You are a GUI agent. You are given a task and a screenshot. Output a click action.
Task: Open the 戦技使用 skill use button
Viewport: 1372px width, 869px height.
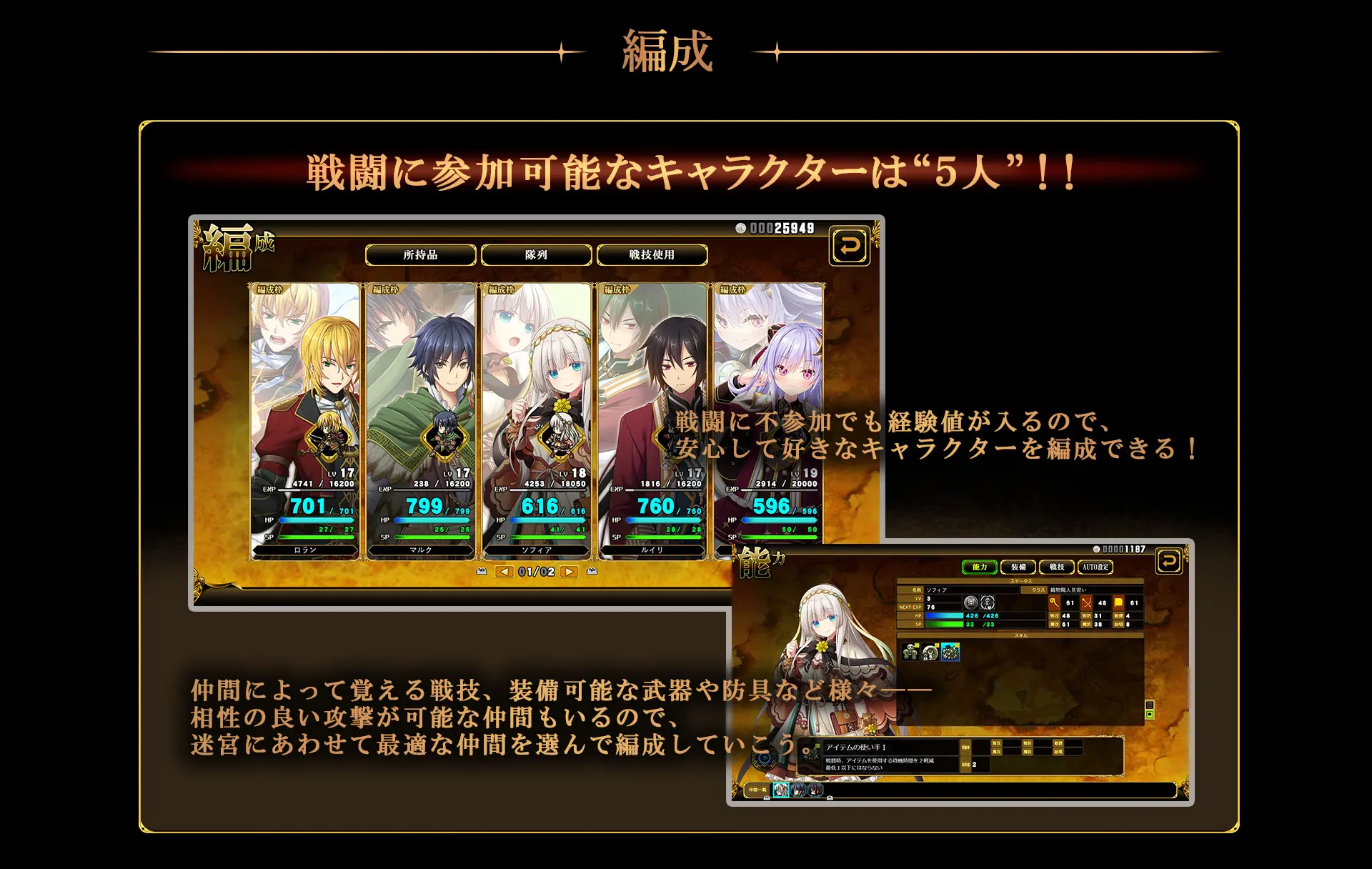point(652,255)
